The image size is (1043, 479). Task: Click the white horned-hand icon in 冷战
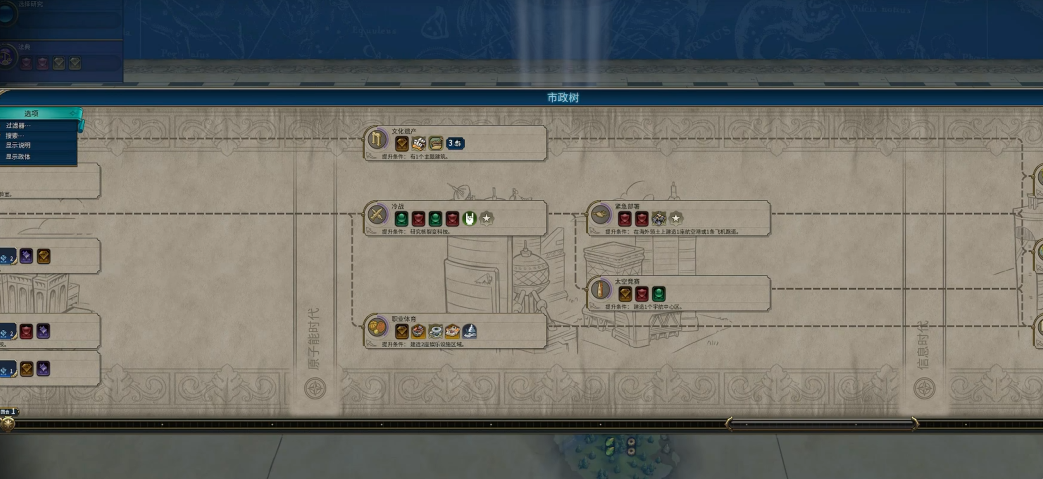(x=469, y=218)
